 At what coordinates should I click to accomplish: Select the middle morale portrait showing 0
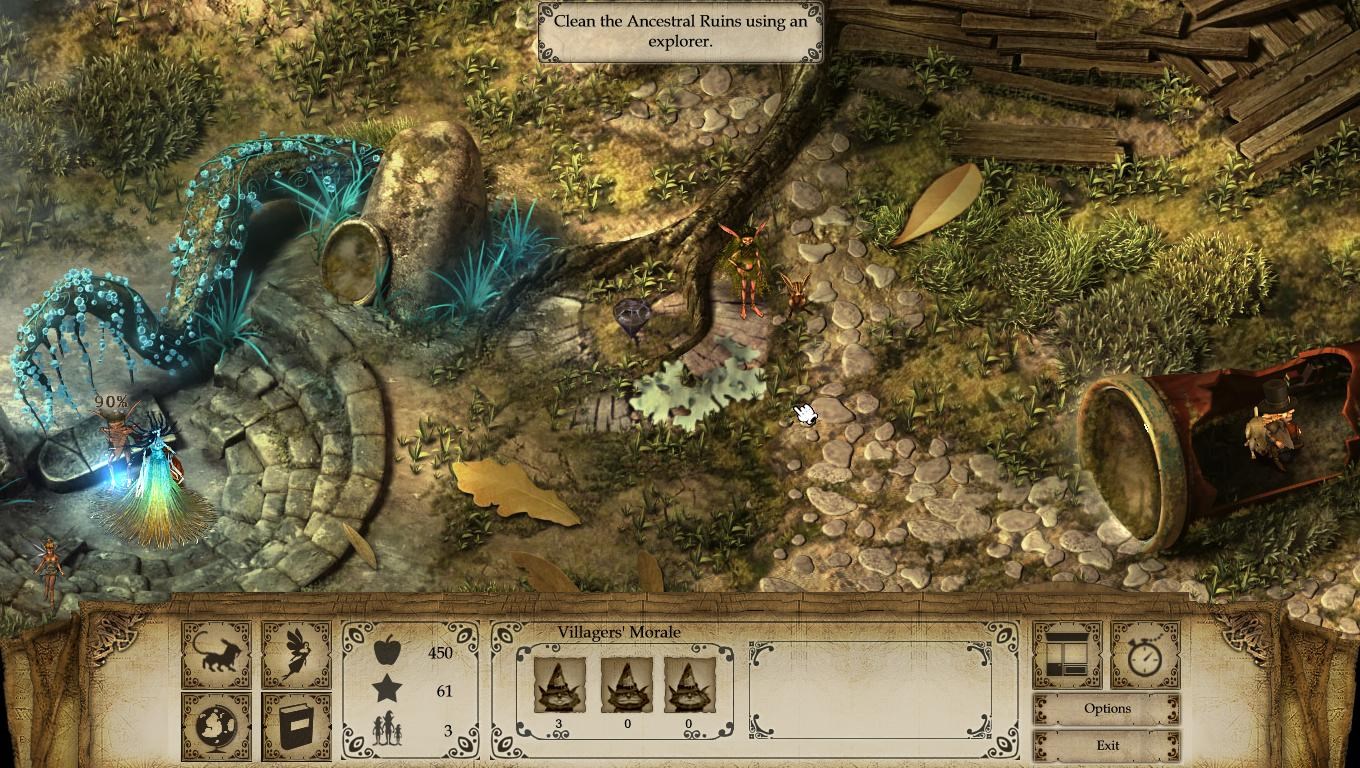pyautogui.click(x=625, y=685)
